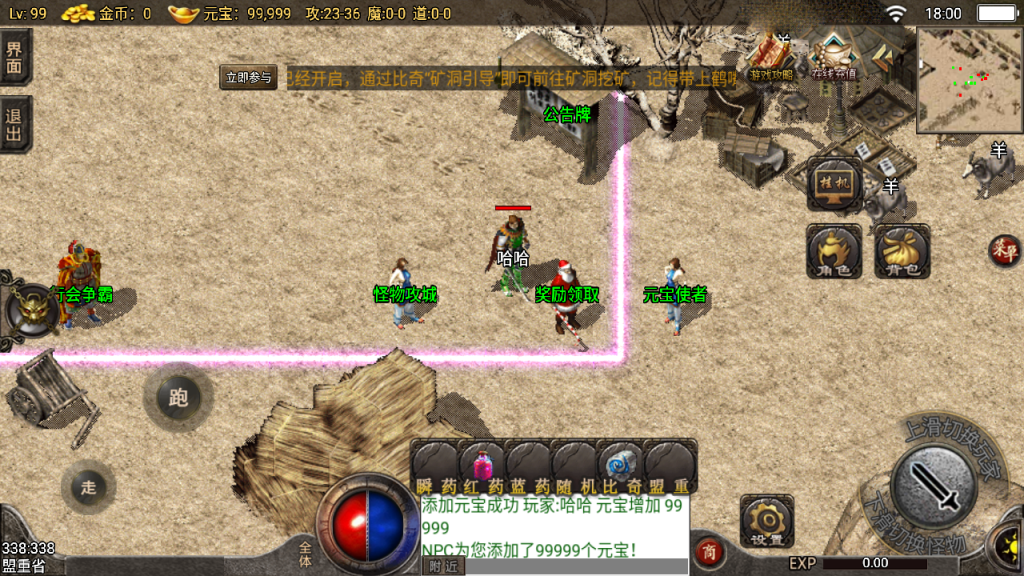Open the 角色 character sheet

tap(834, 250)
